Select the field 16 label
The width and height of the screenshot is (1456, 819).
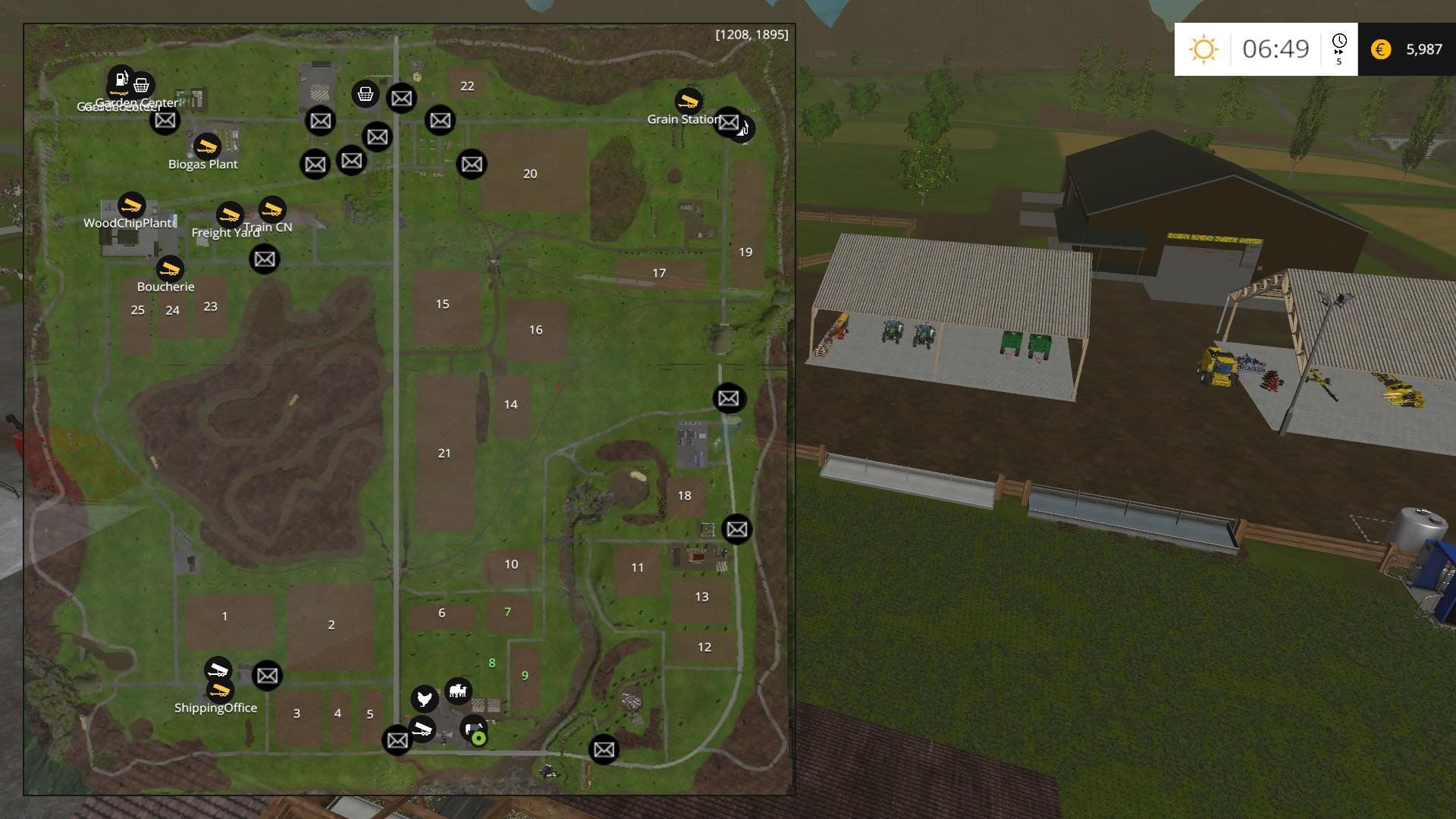[535, 330]
